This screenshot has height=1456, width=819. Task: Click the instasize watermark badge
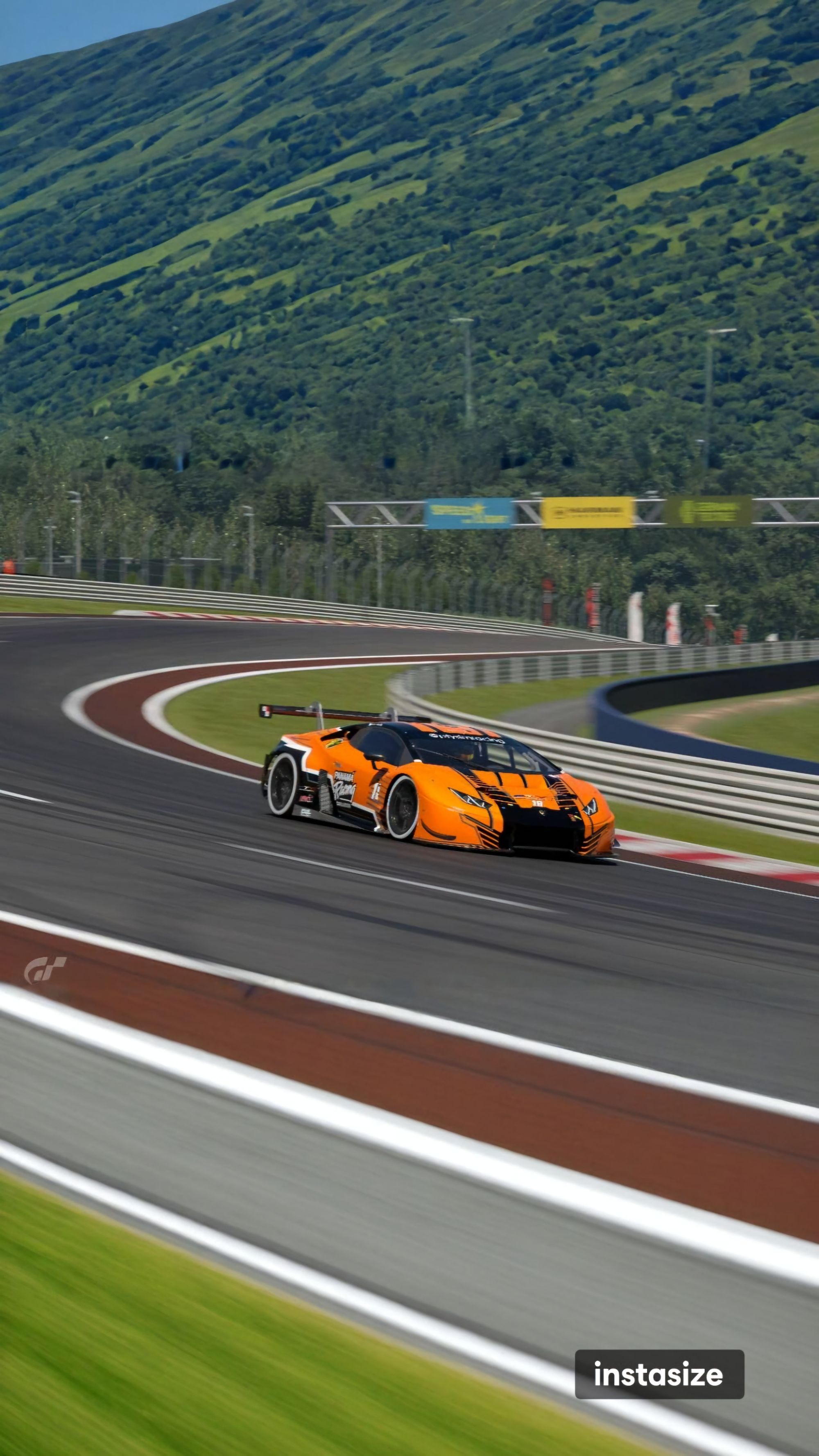pos(659,1374)
